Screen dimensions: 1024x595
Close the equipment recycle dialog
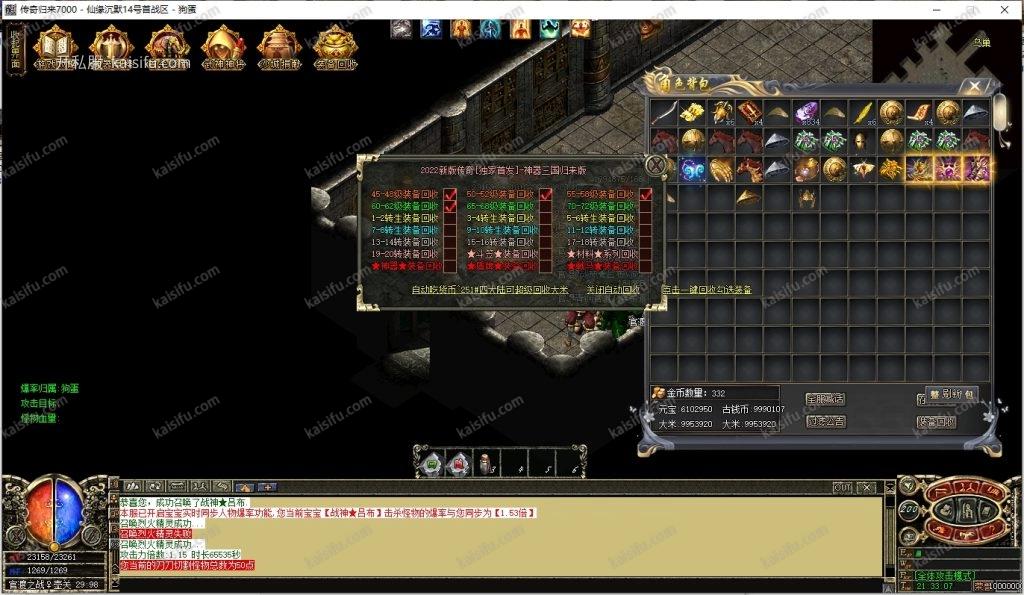click(x=655, y=165)
